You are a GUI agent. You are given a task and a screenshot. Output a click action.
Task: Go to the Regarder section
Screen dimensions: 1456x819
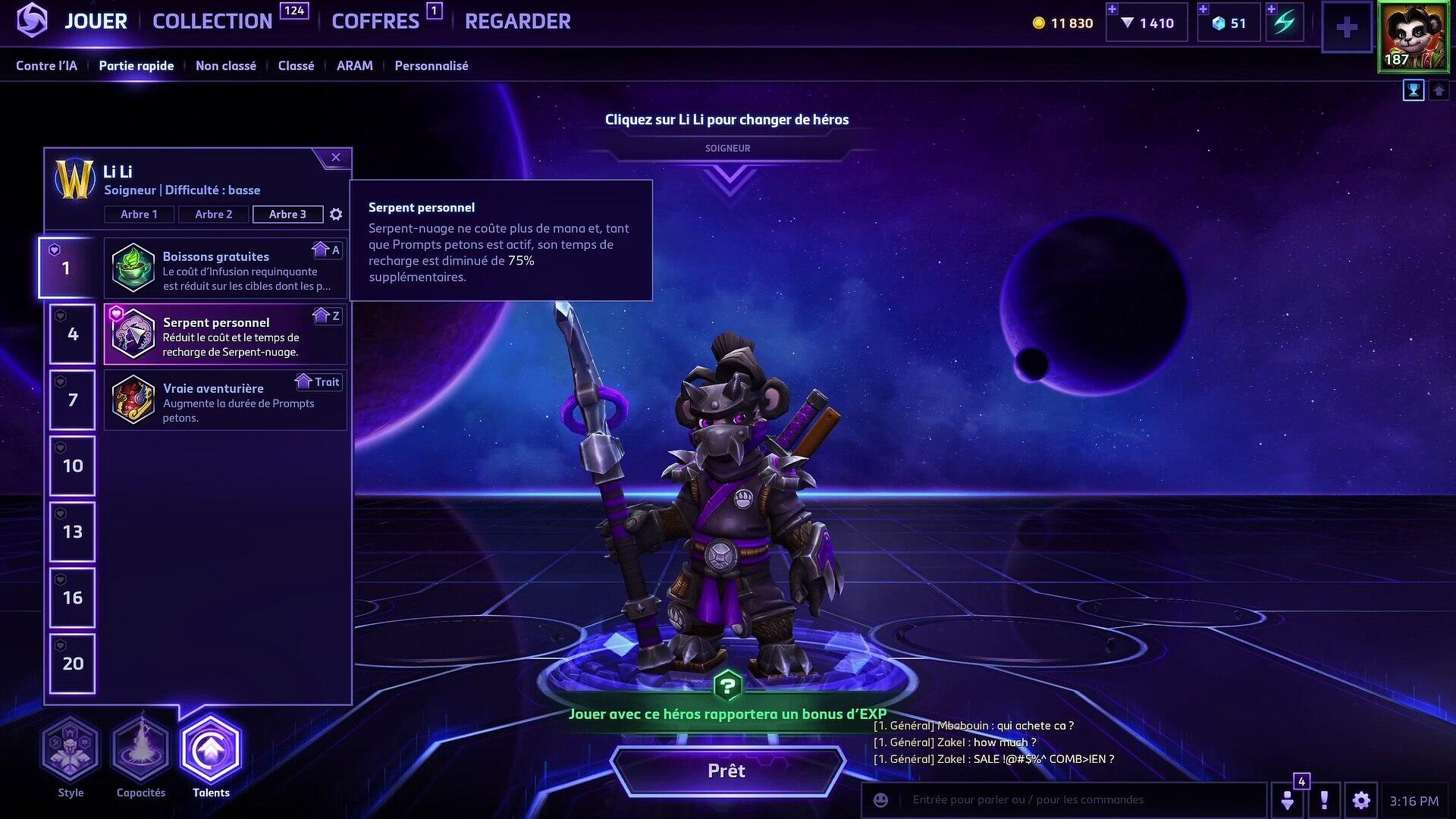click(517, 21)
